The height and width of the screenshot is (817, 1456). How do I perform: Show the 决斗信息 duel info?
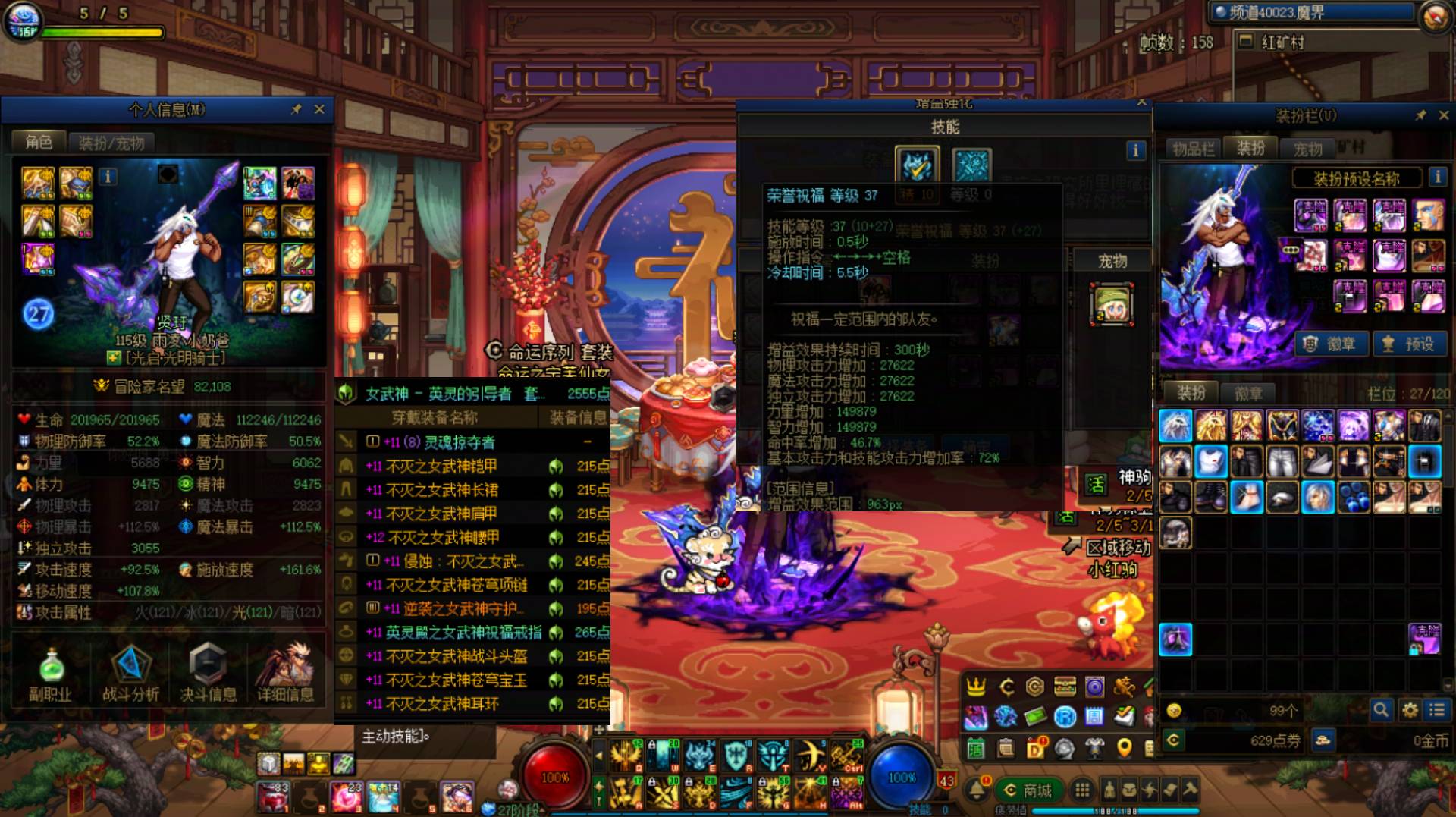point(208,674)
